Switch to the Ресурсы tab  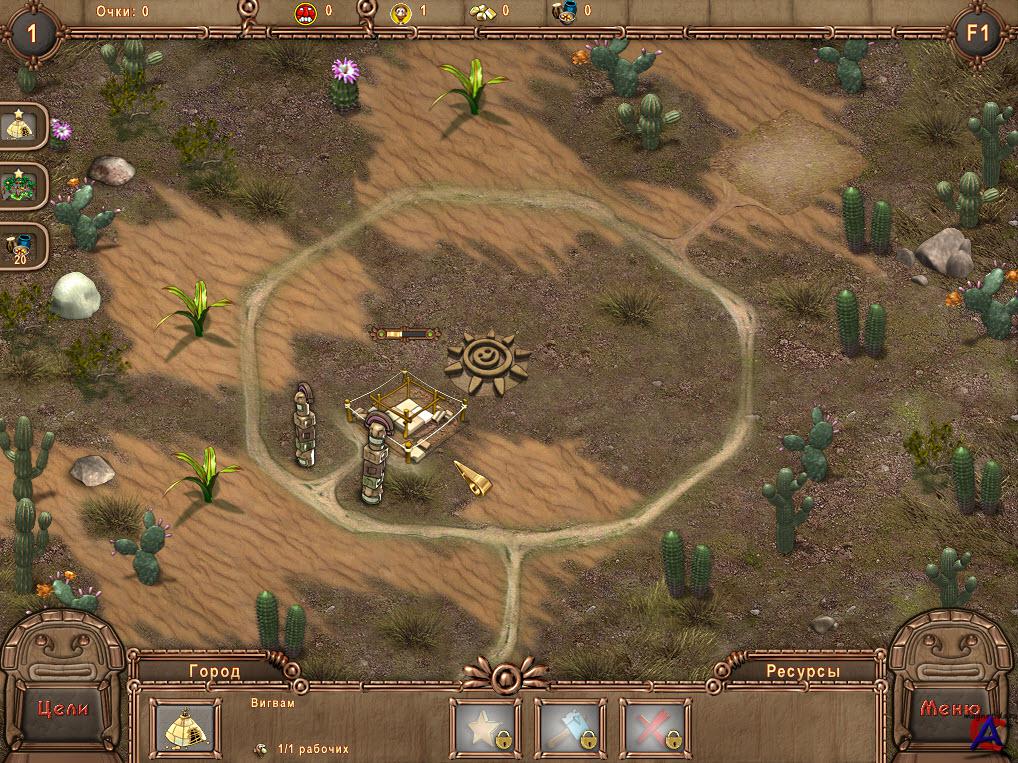click(803, 671)
